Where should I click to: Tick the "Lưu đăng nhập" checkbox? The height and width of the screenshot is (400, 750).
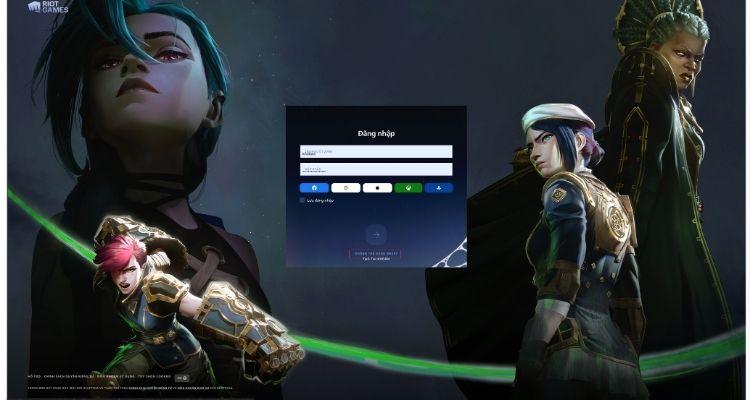[x=302, y=200]
